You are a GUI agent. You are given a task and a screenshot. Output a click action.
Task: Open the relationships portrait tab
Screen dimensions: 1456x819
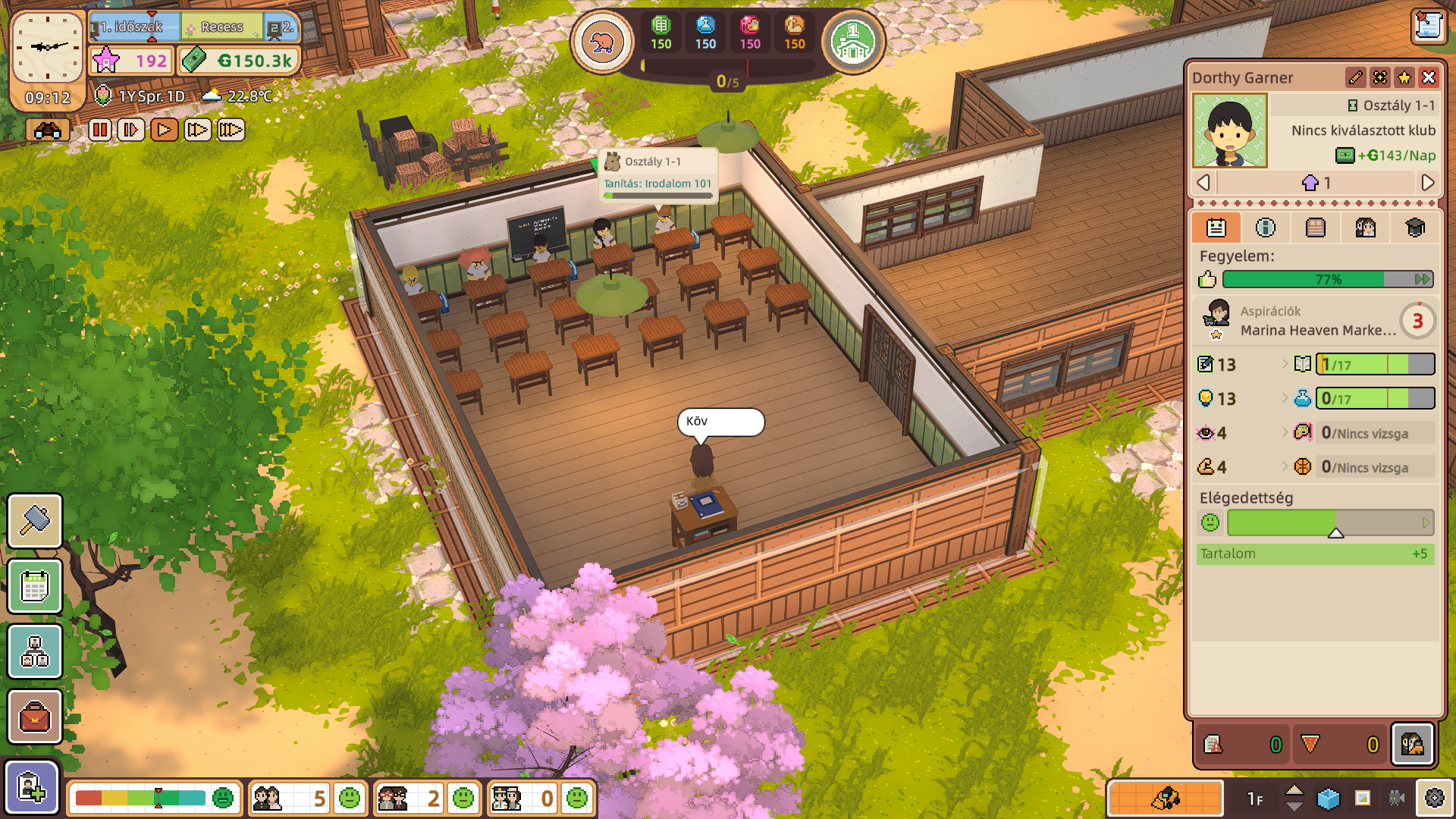click(1365, 227)
